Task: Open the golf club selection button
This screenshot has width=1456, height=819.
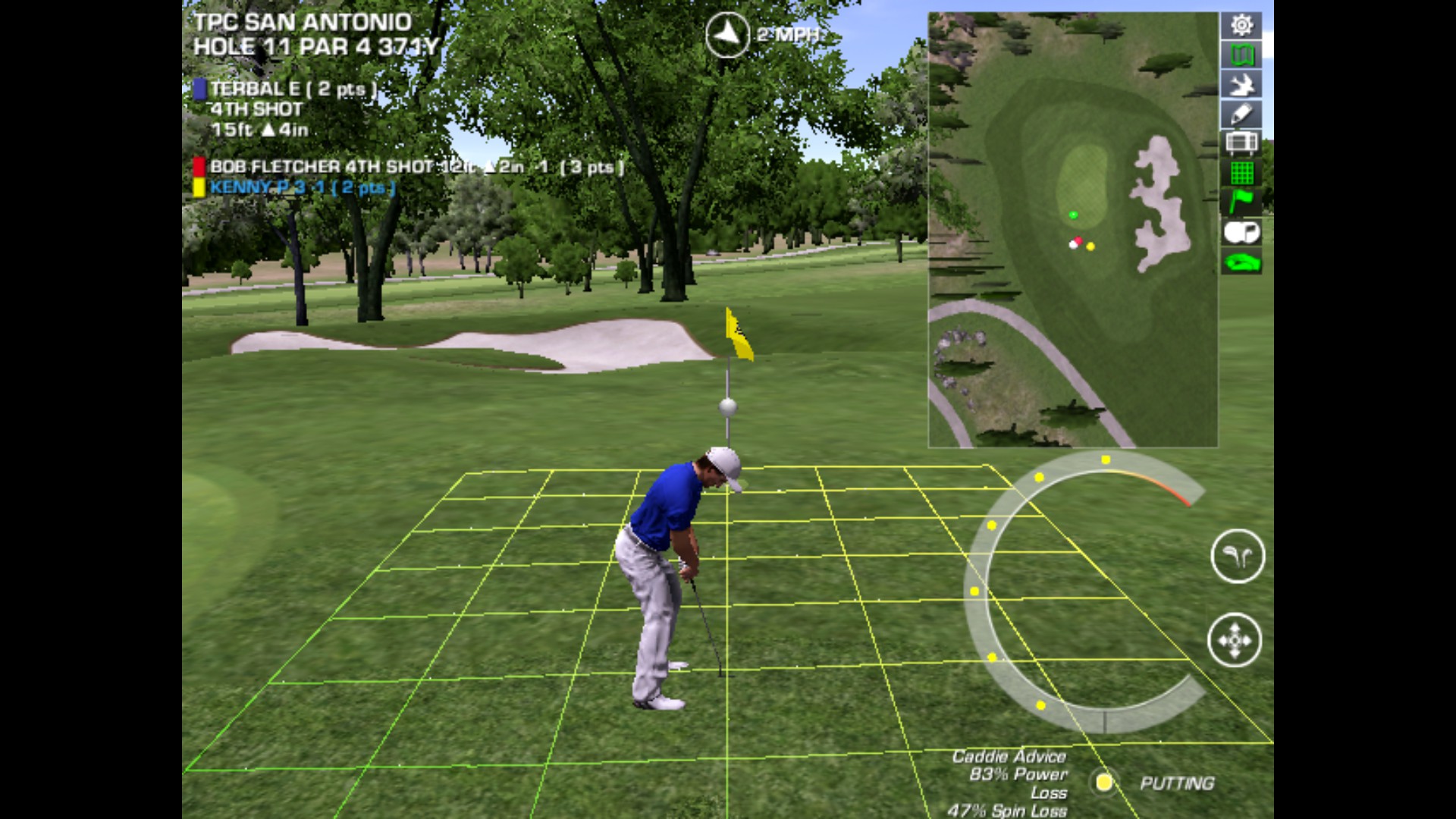Action: click(x=1238, y=557)
